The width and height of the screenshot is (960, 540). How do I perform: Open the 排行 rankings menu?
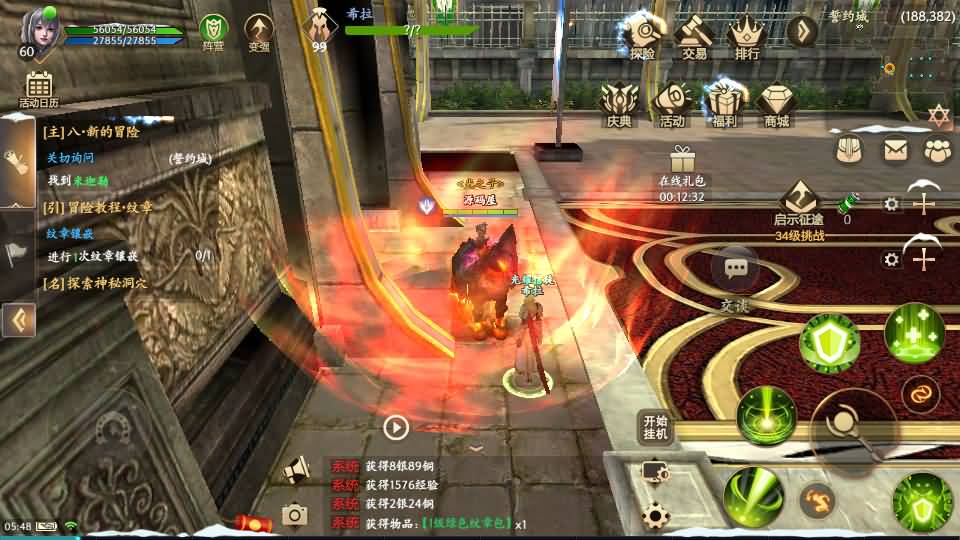746,36
